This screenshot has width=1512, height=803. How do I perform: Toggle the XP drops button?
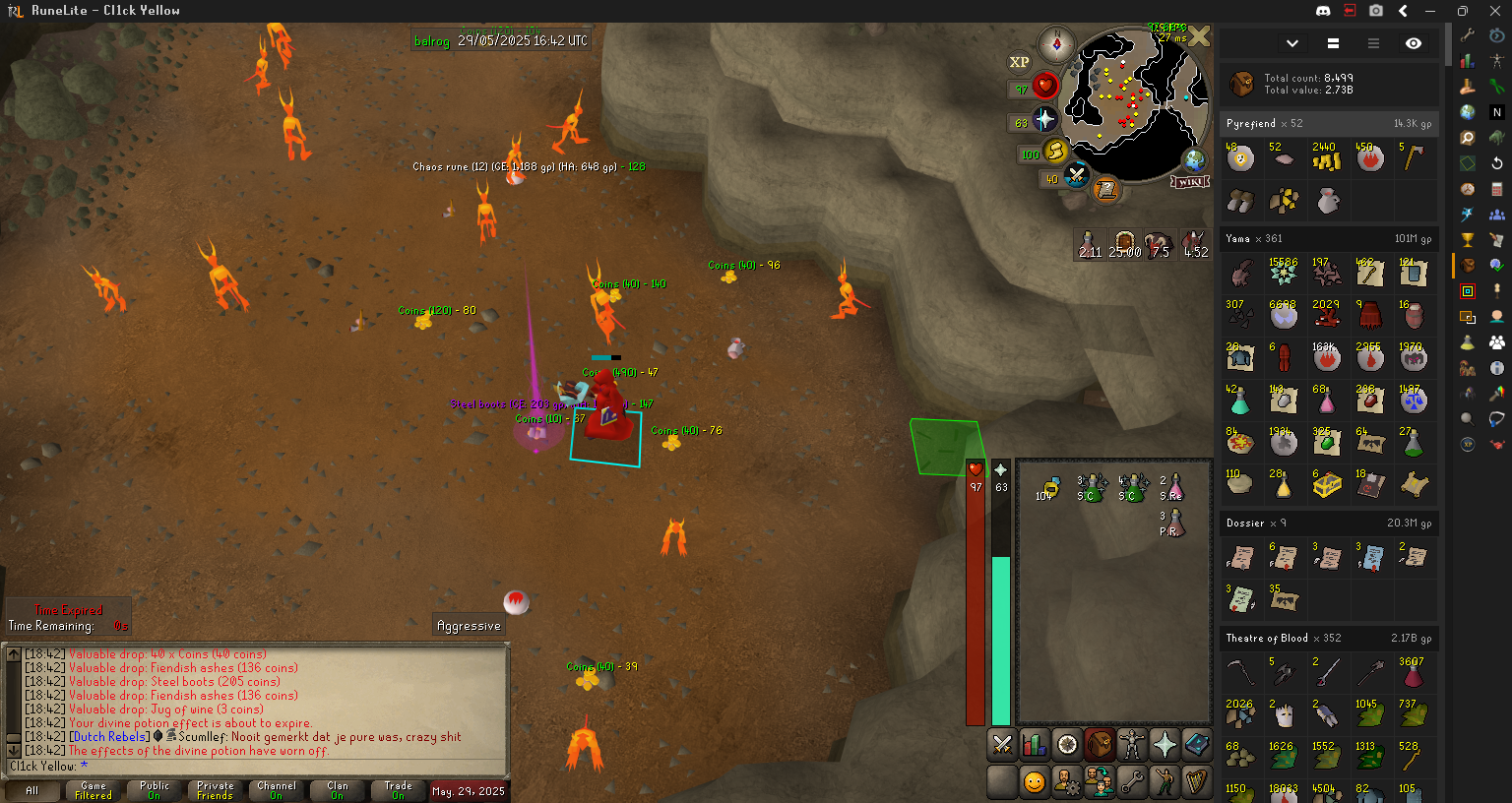point(1019,62)
